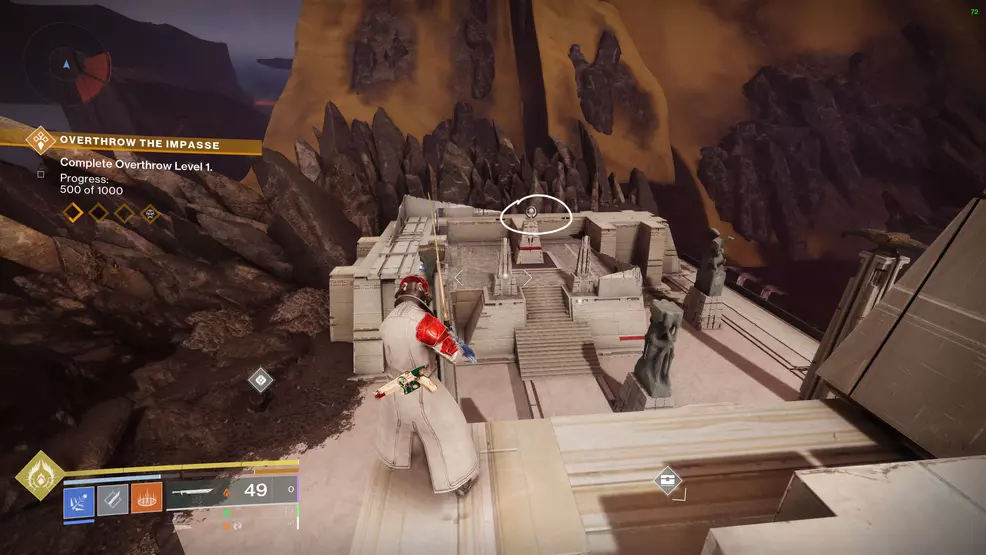Trigger the grey melee ability icon
The width and height of the screenshot is (986, 555).
[112, 497]
